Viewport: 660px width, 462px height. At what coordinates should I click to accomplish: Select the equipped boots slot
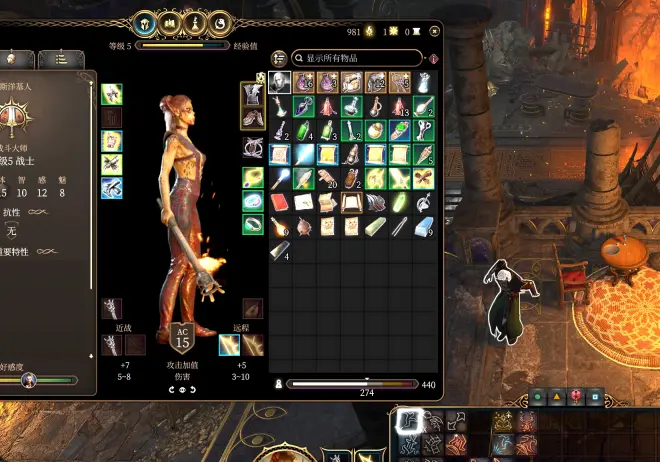[x=253, y=118]
